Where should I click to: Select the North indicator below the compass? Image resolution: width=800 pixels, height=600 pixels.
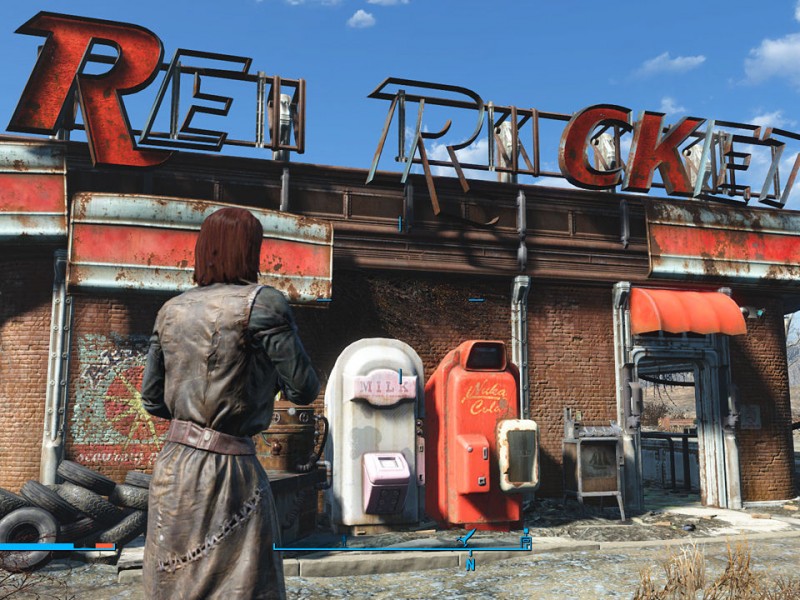tap(469, 564)
